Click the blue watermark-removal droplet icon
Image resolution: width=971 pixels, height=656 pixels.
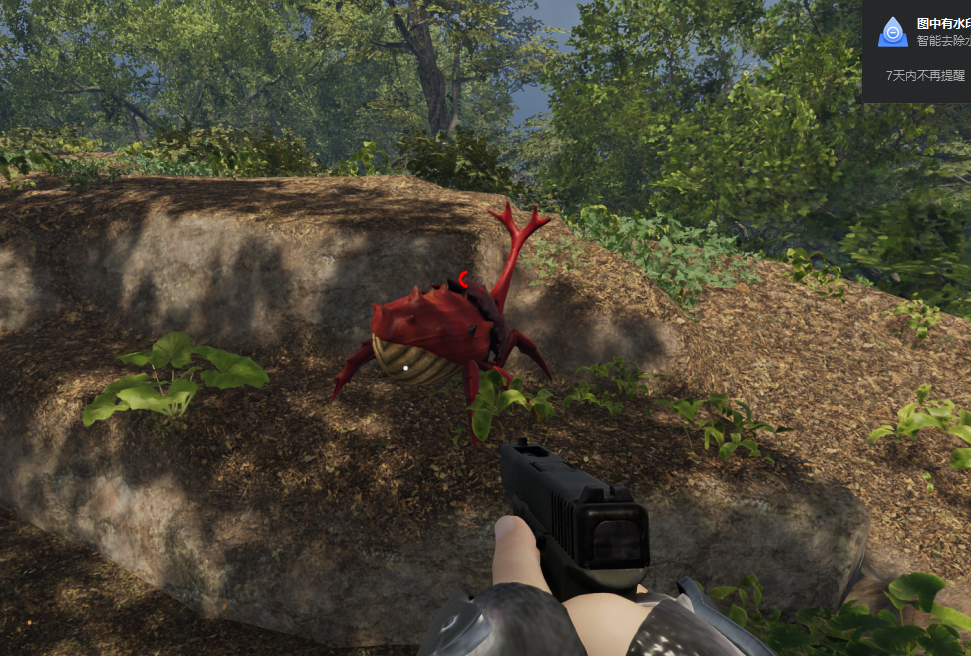(x=892, y=32)
